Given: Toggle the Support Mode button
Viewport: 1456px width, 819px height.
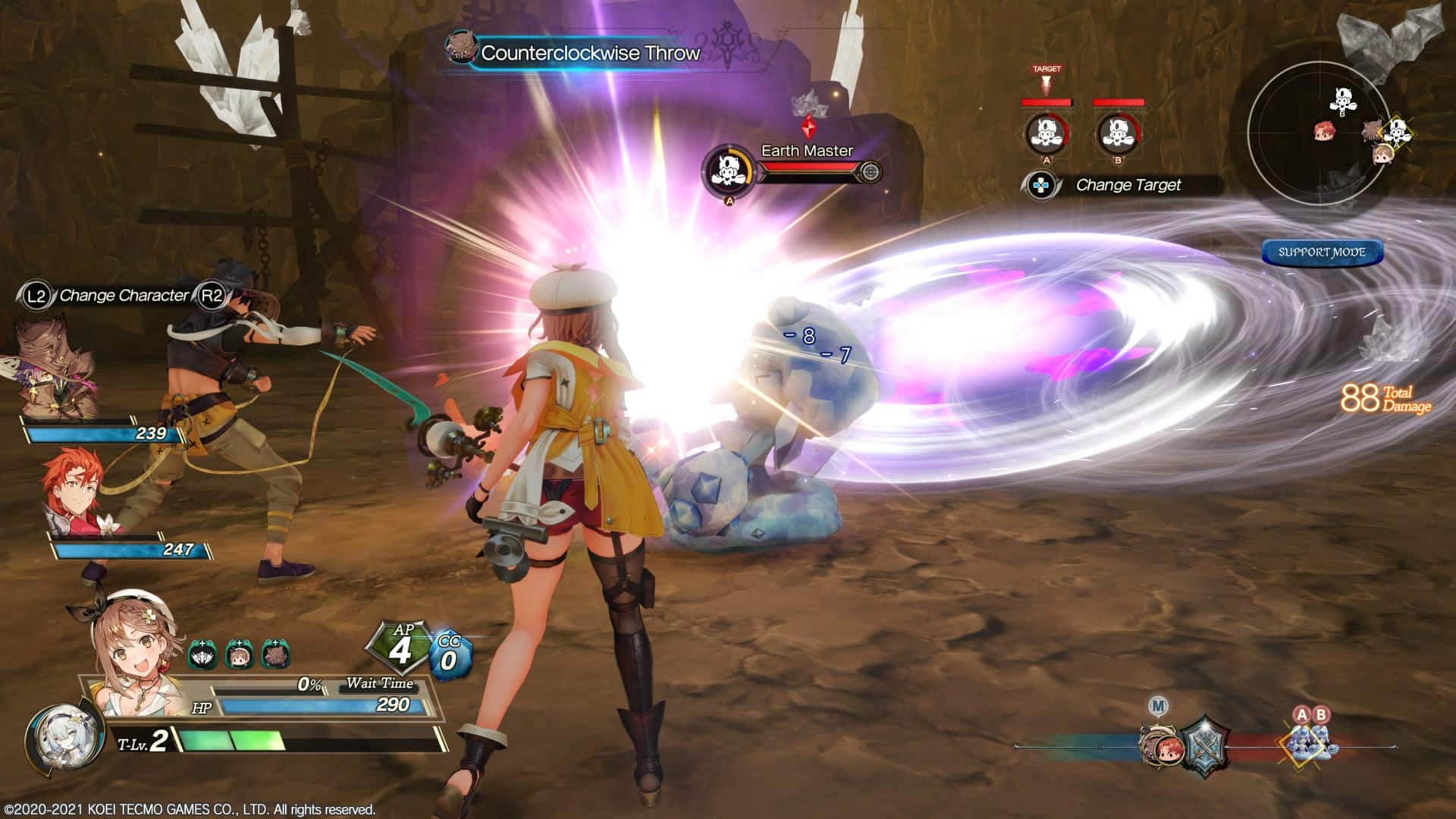Looking at the screenshot, I should tap(1322, 253).
